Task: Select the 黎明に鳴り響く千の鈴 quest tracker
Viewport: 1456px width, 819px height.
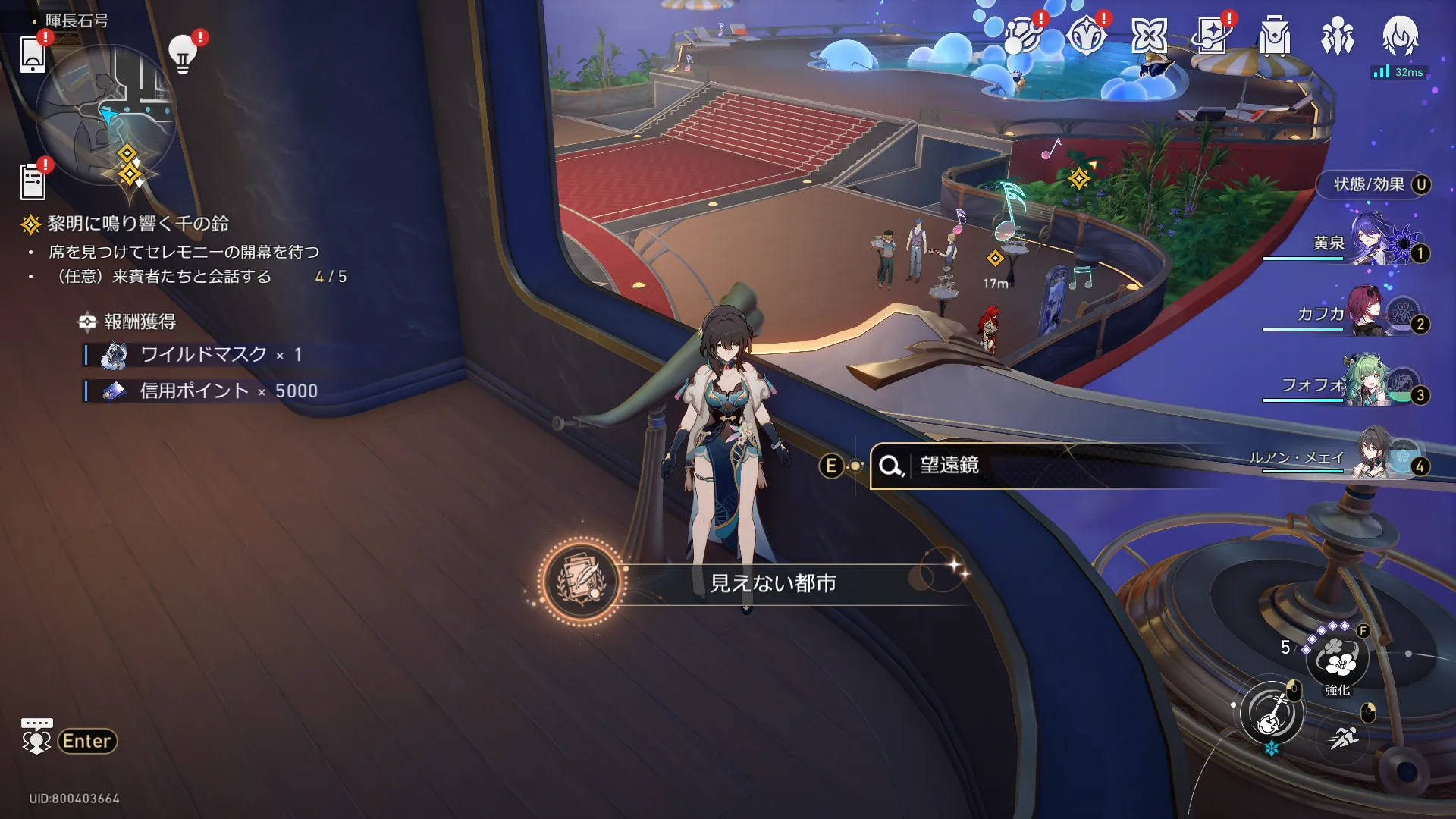Action: [x=138, y=224]
